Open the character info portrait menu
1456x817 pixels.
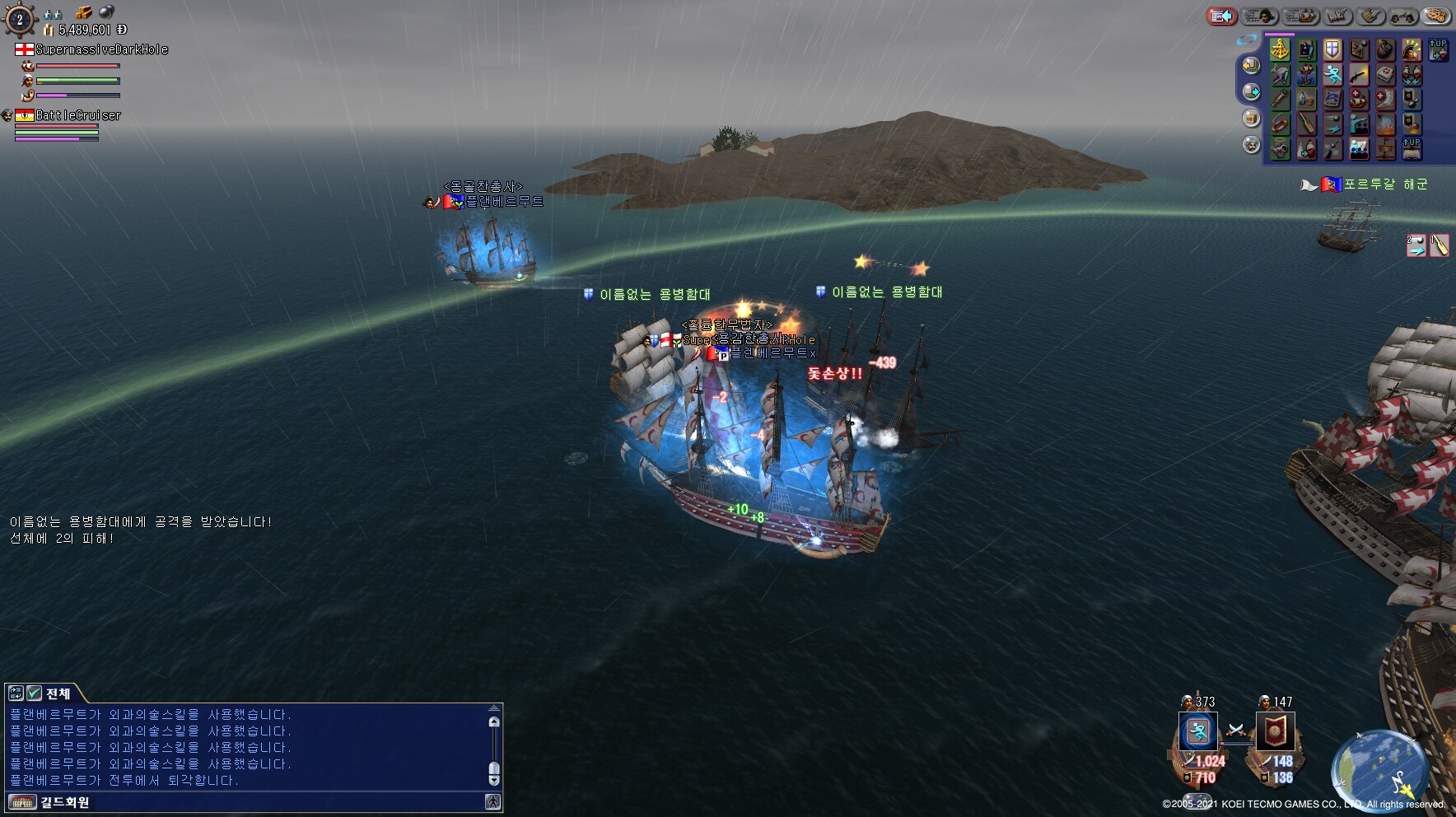[x=1260, y=16]
